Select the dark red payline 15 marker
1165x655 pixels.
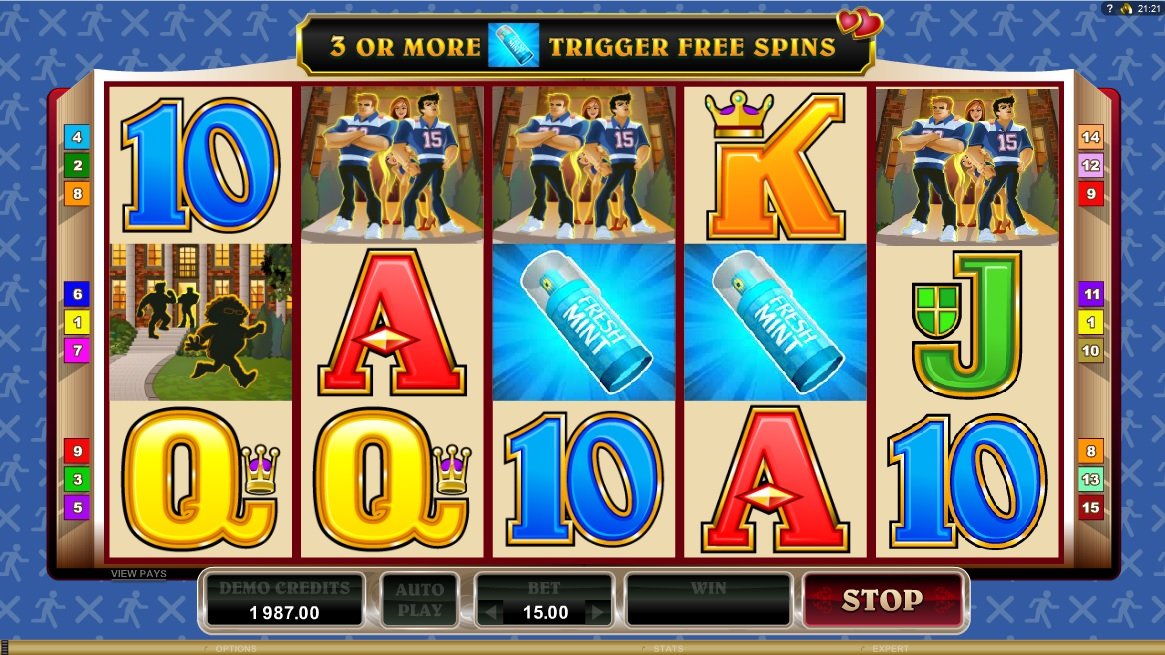click(x=1090, y=507)
